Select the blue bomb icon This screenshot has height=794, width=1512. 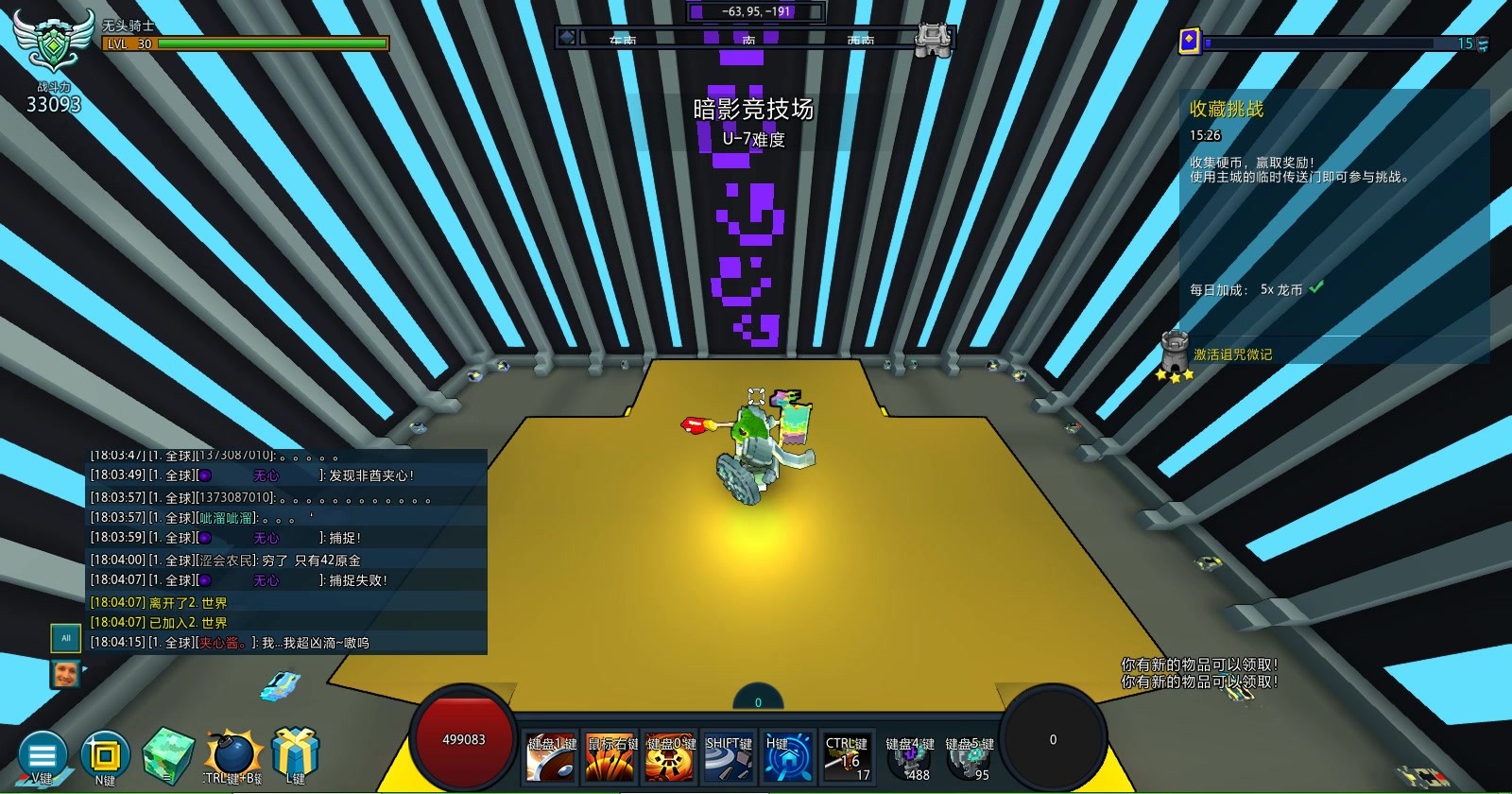pyautogui.click(x=232, y=755)
